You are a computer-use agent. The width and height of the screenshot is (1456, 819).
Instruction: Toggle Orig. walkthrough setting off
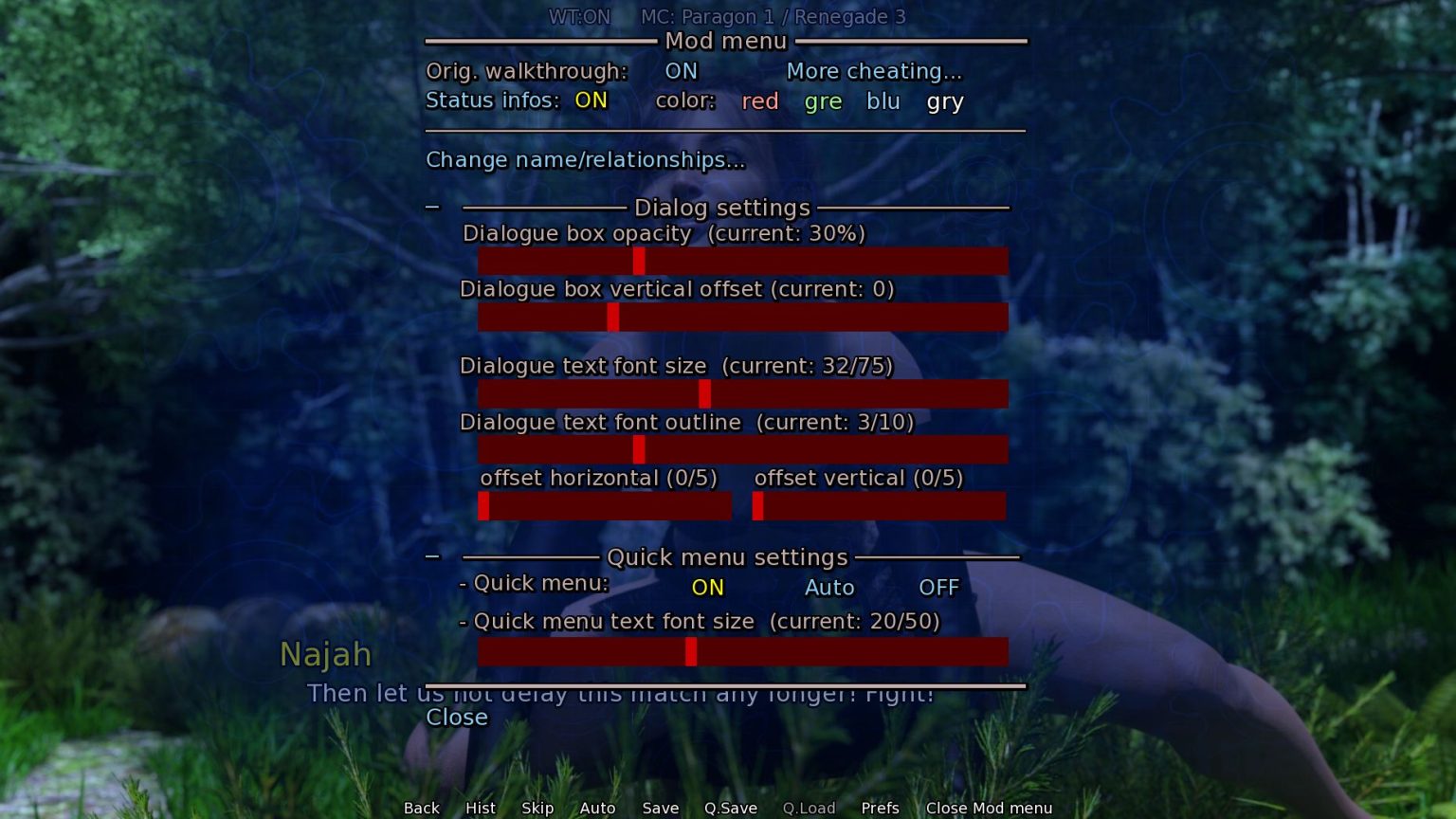681,71
